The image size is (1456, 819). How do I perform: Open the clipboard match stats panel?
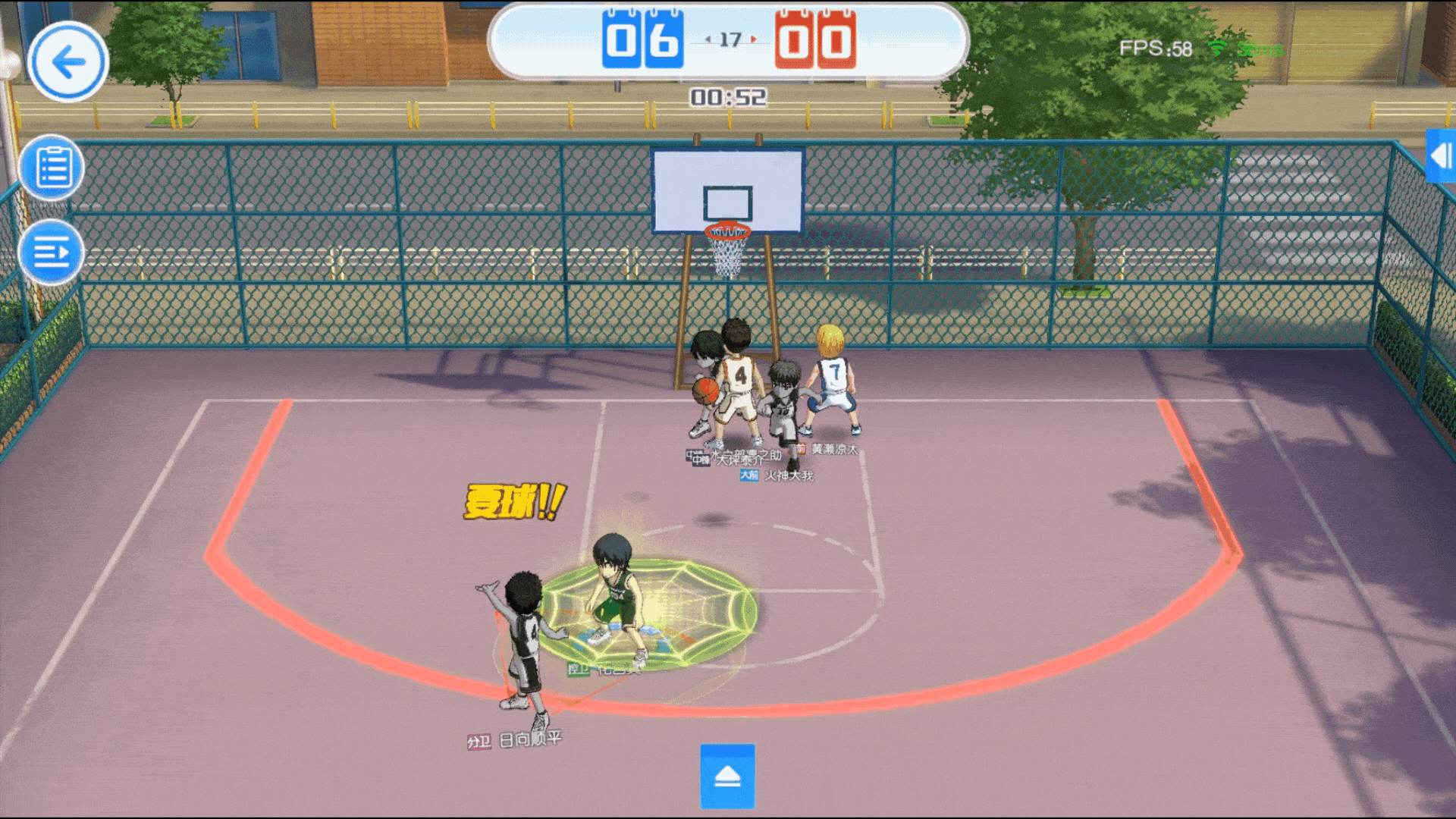click(51, 167)
